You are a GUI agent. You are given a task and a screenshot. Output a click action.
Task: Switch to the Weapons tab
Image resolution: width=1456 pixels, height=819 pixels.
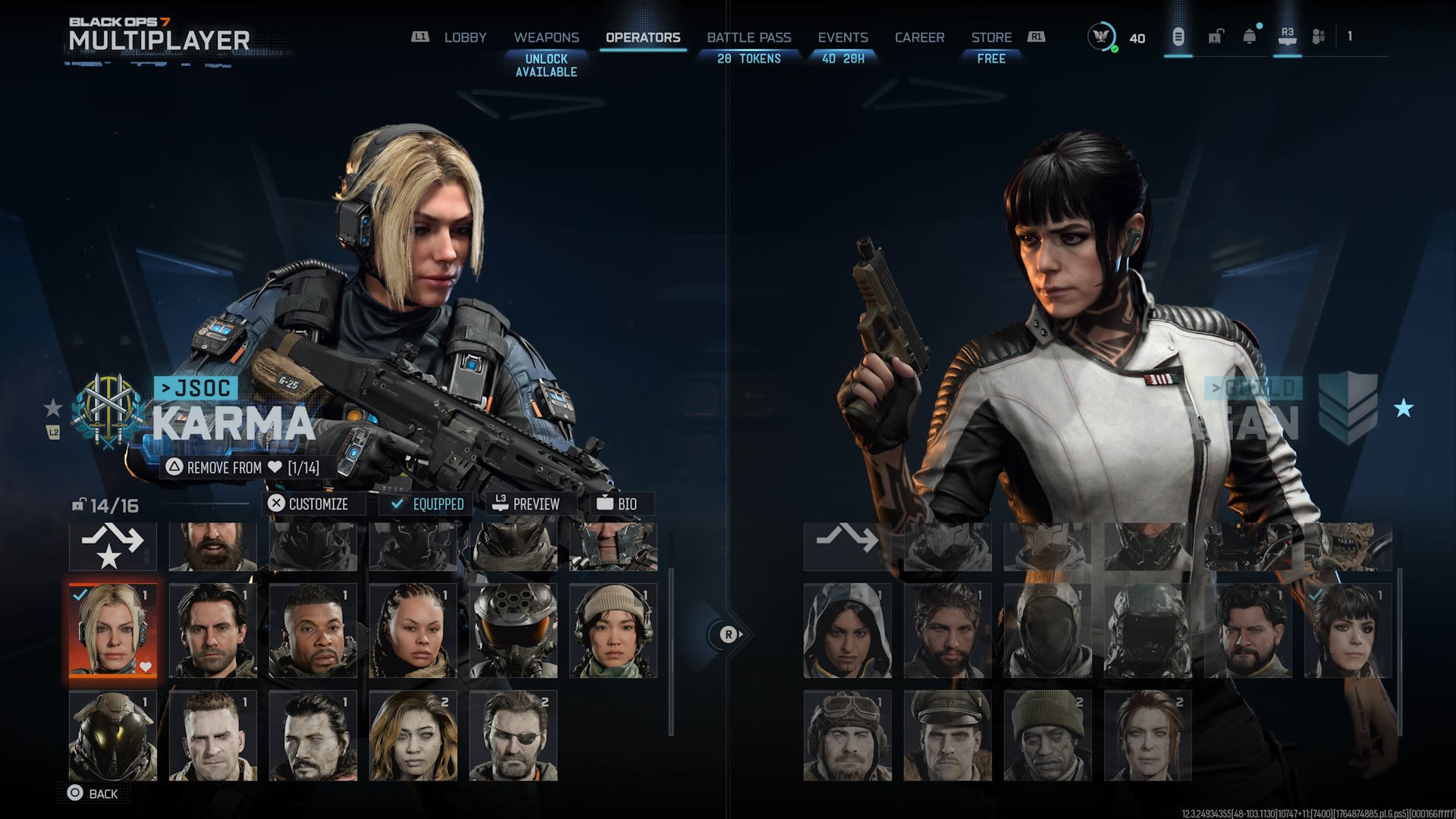(546, 37)
